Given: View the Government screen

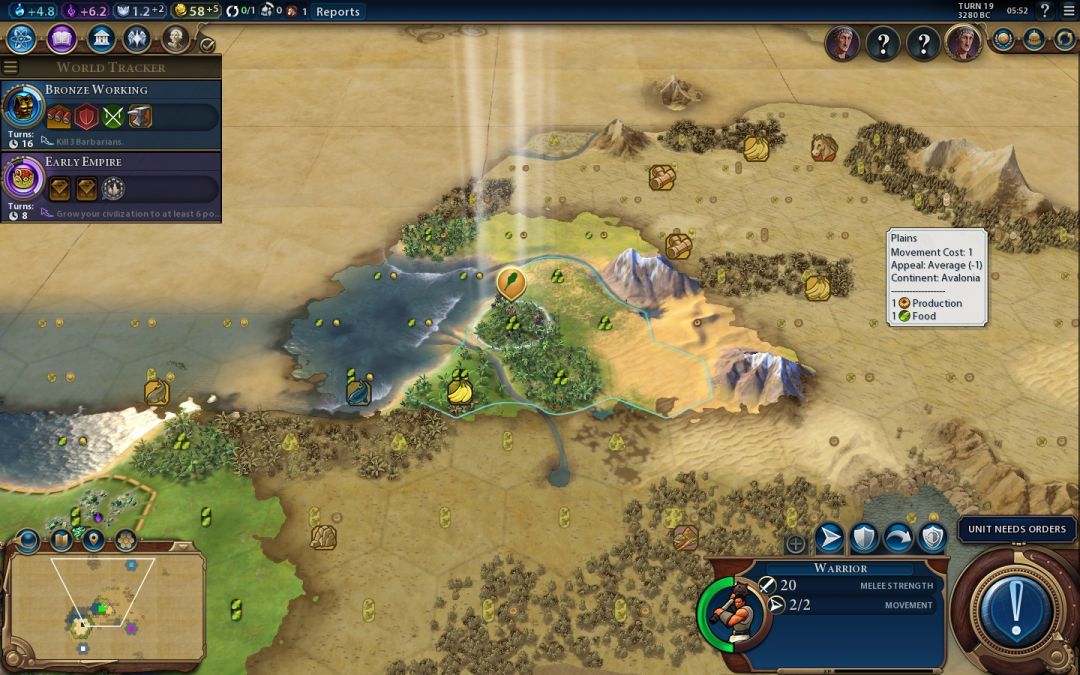Looking at the screenshot, I should coord(100,39).
